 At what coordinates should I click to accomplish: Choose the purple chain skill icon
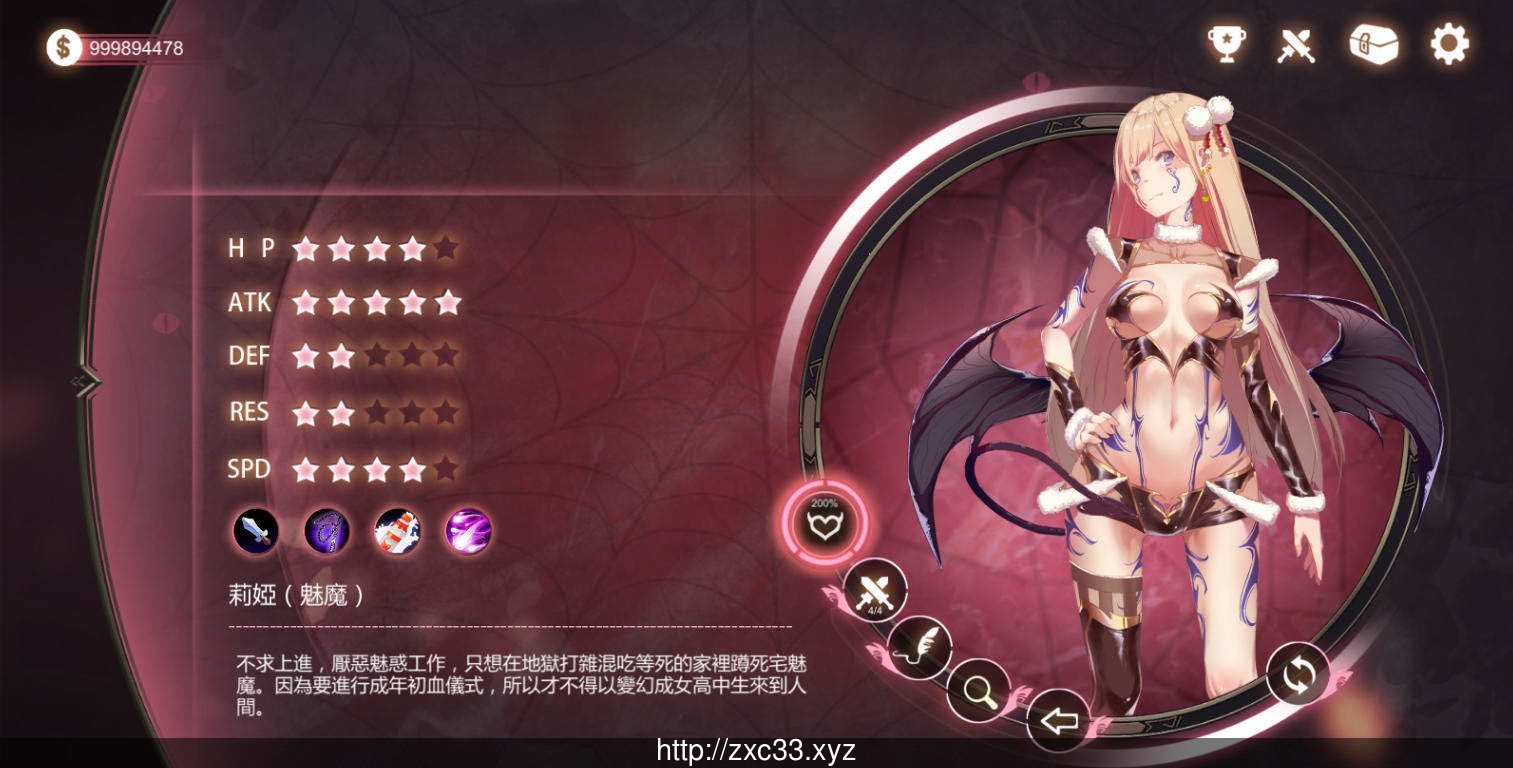[327, 530]
